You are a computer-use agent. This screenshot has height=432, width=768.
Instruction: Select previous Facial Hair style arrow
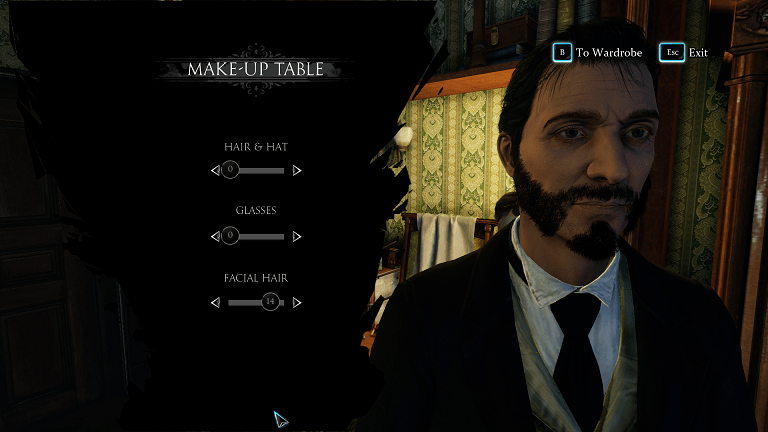215,302
